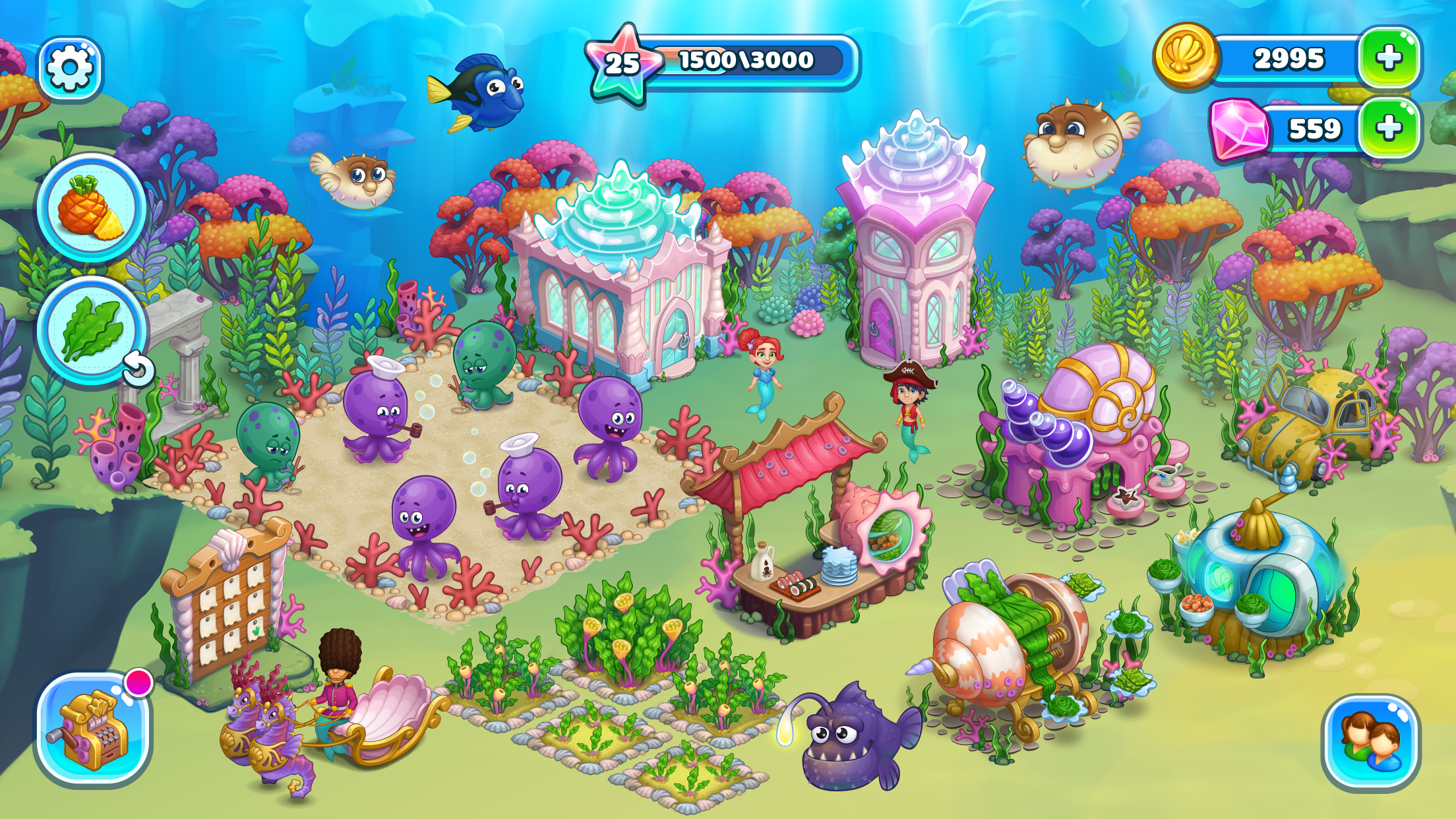Open the cash register shop button
Image resolution: width=1456 pixels, height=819 pixels.
coord(93,729)
